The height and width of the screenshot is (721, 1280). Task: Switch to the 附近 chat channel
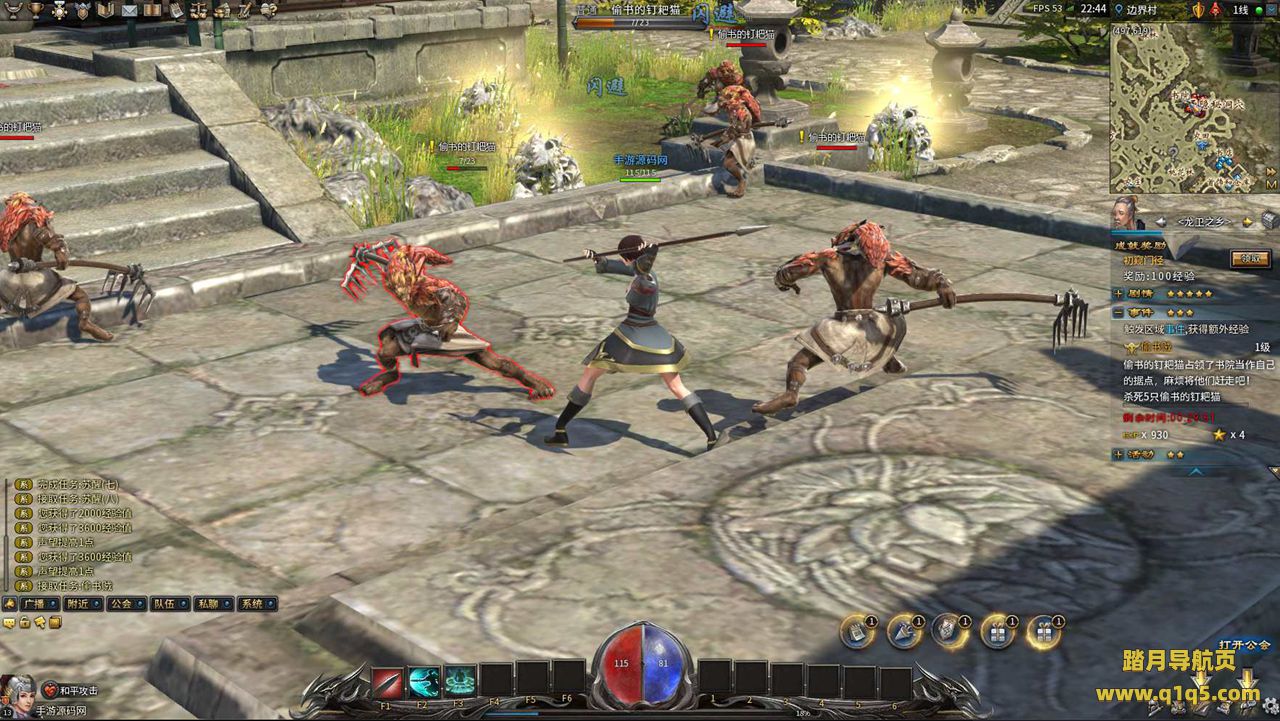(x=78, y=604)
